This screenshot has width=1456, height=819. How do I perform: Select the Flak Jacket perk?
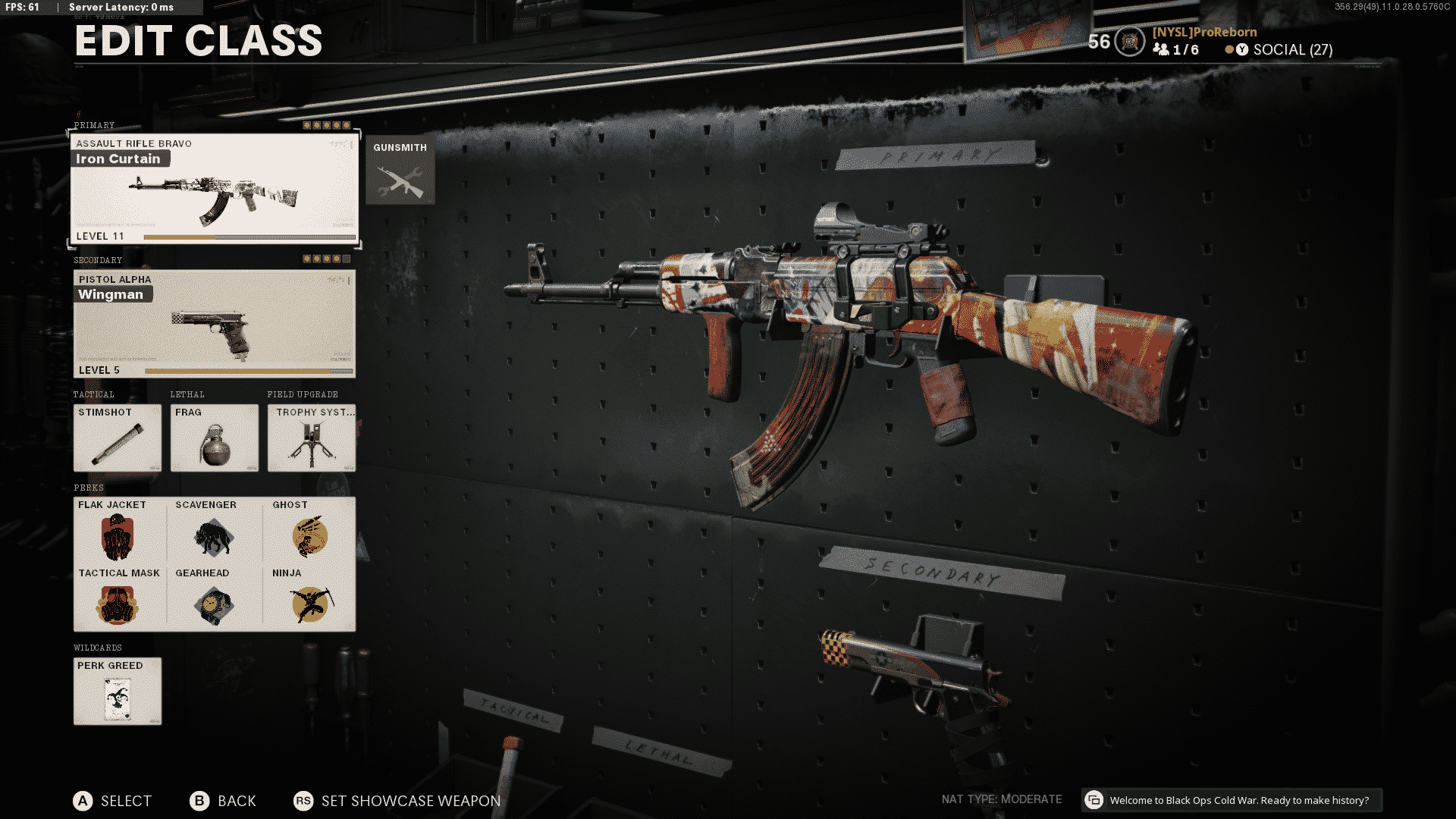118,530
